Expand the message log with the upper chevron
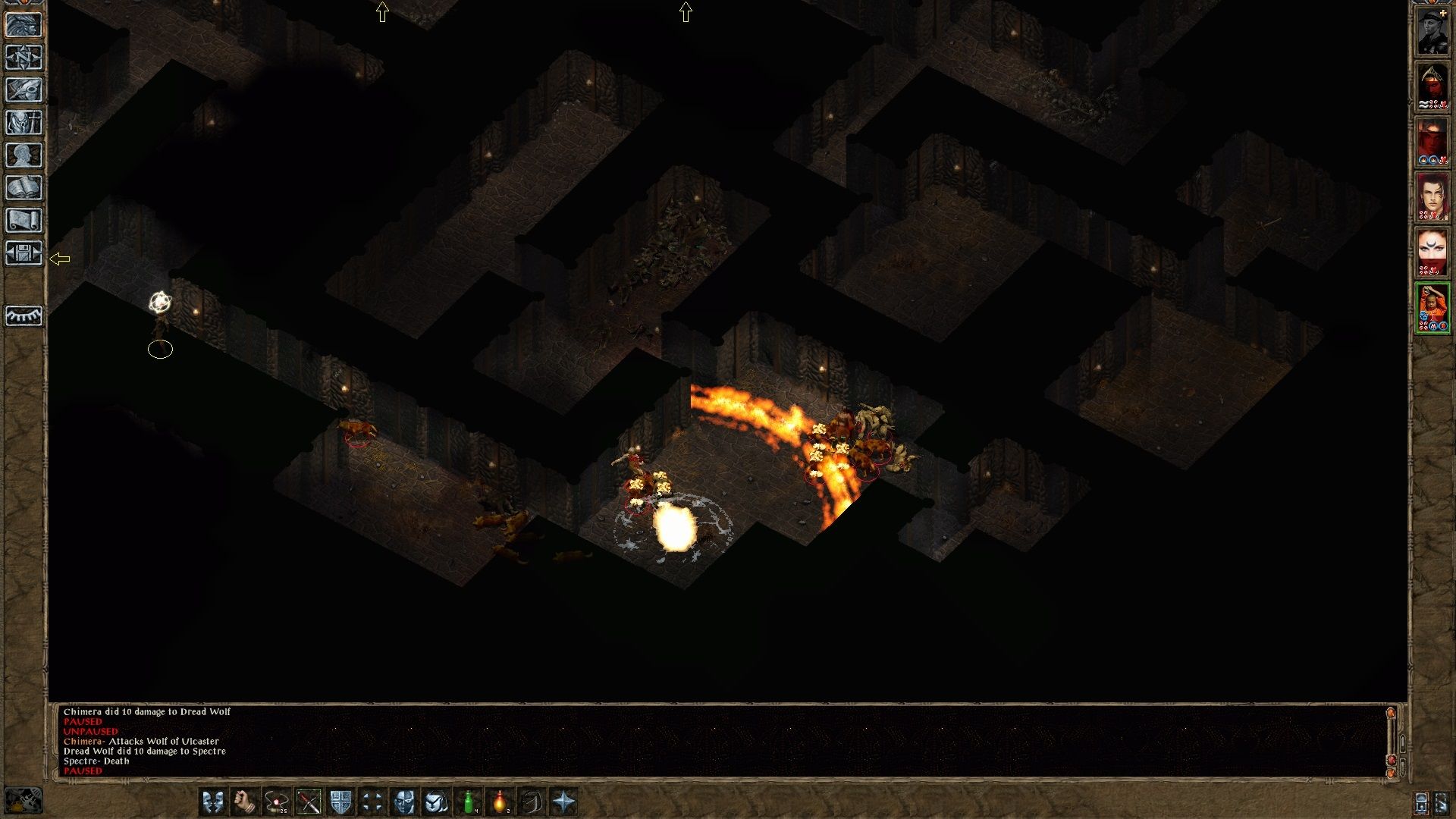Screen dimensions: 1456x819 coord(1403,744)
